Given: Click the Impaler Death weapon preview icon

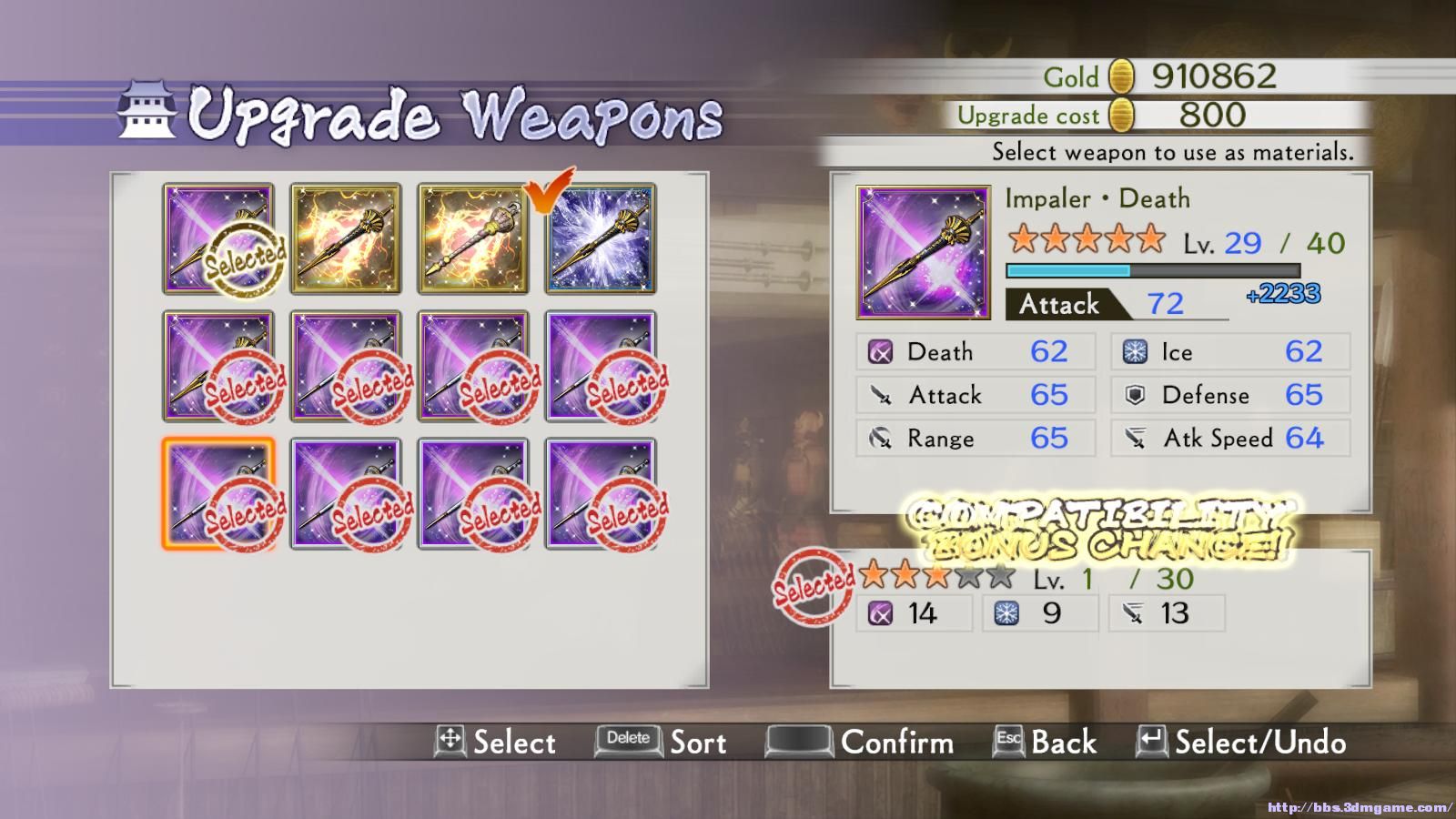Looking at the screenshot, I should coord(923,252).
